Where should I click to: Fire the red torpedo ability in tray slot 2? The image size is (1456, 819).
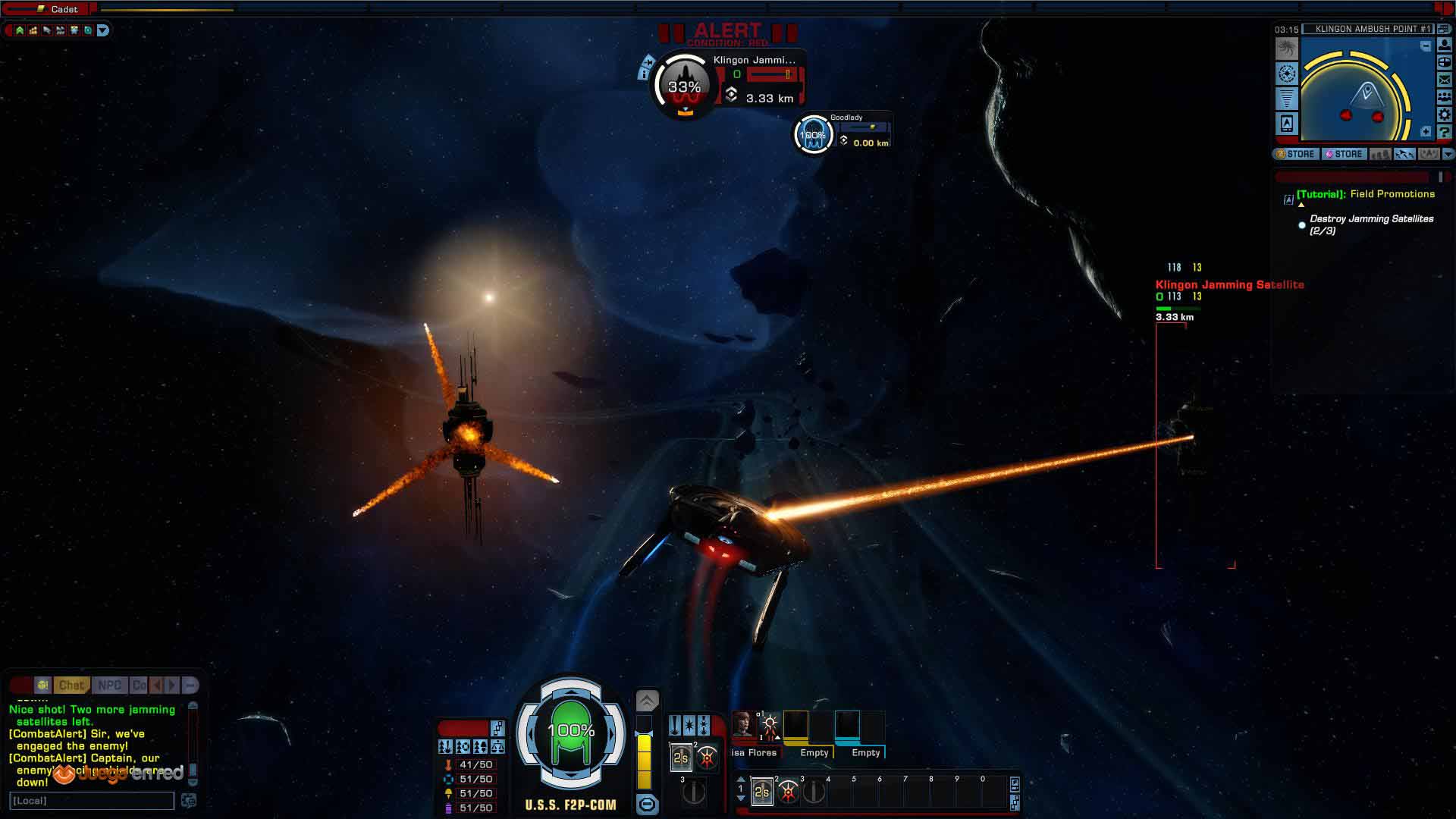788,792
